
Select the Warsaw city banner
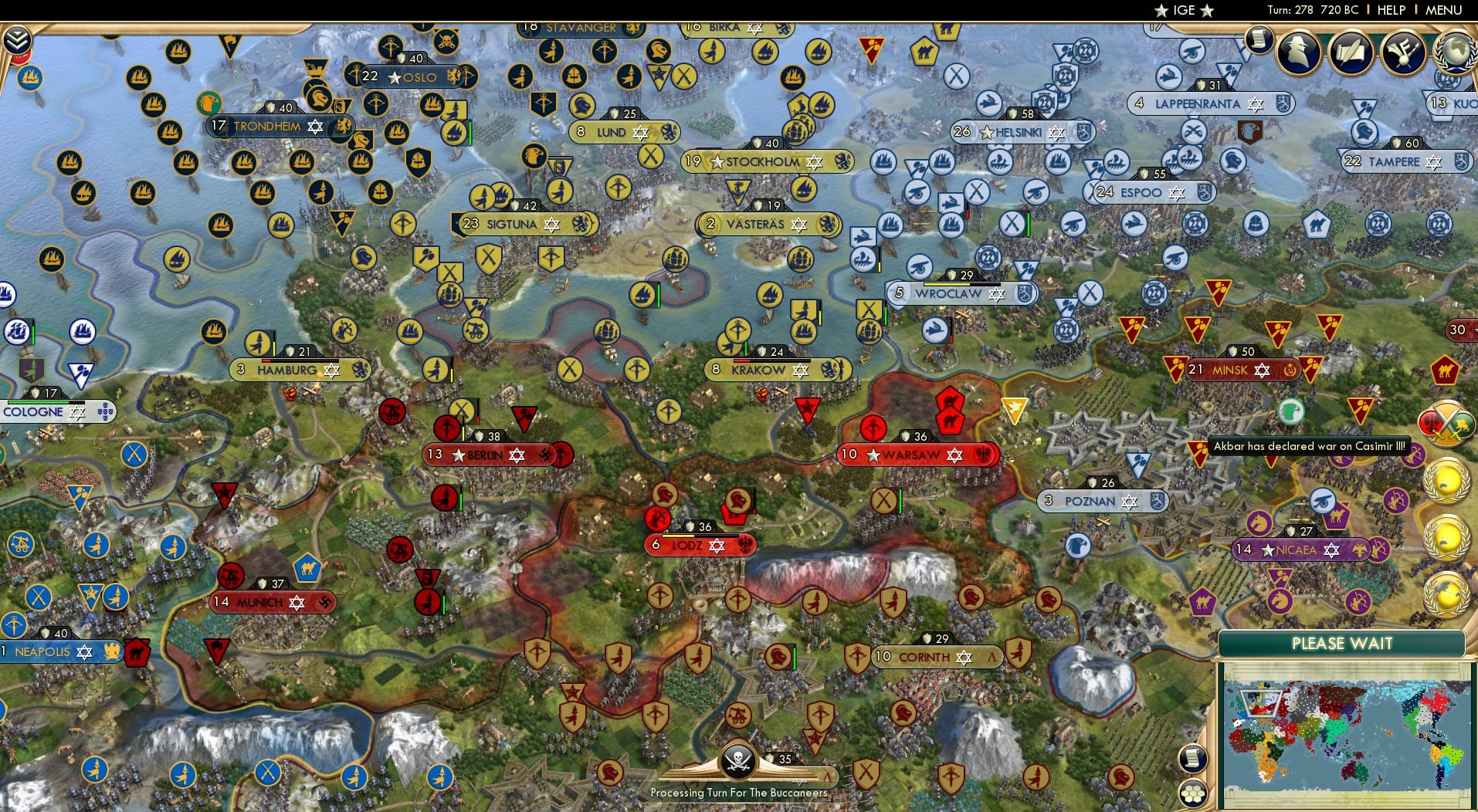[x=914, y=455]
